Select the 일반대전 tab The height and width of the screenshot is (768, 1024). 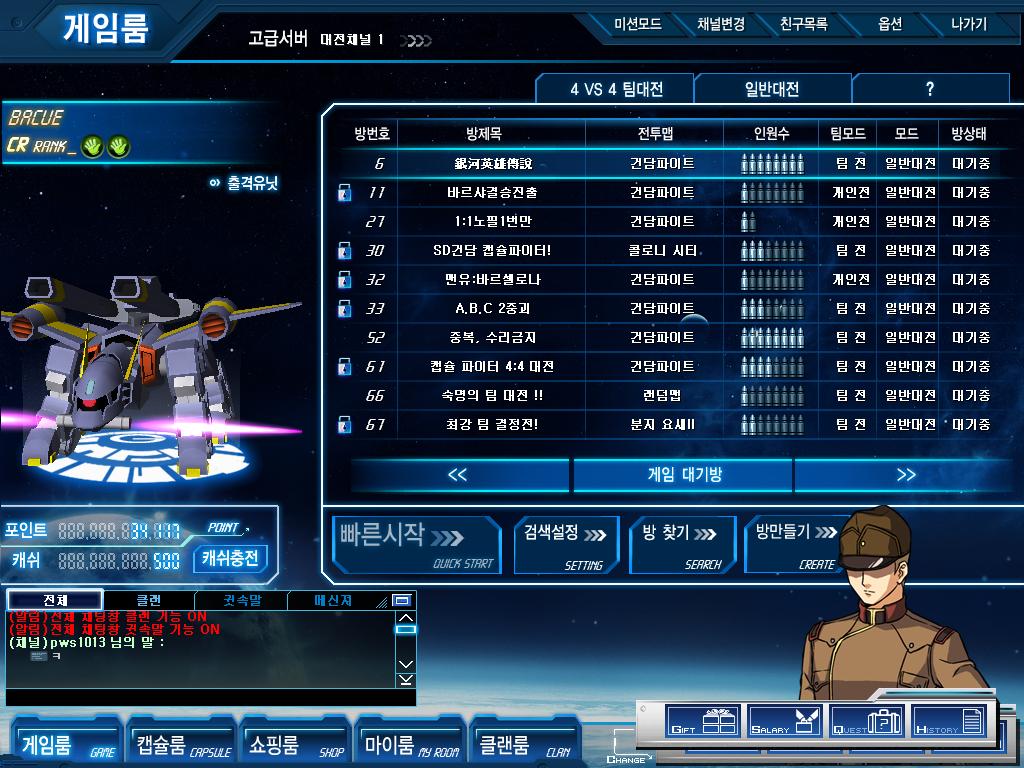click(772, 89)
